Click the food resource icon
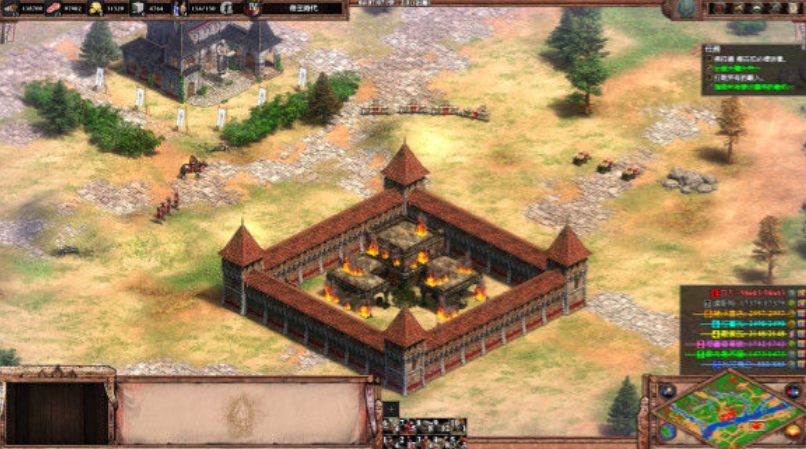 coord(54,8)
